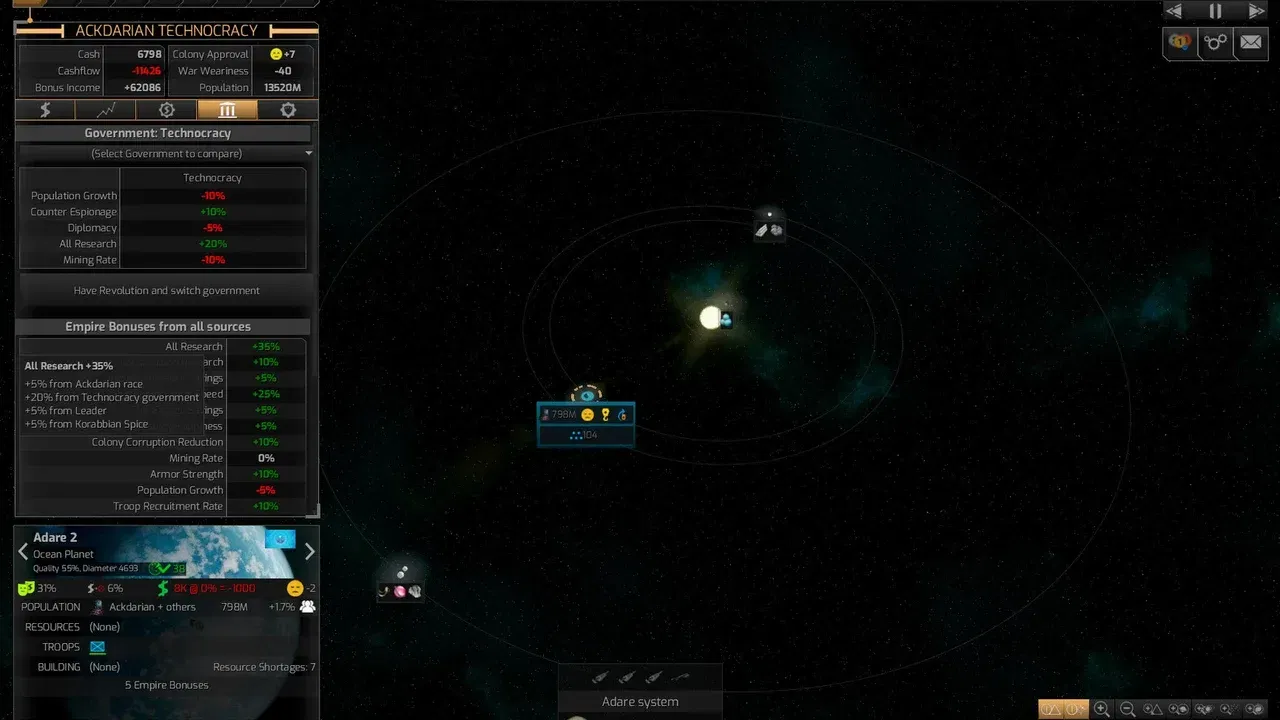The image size is (1280, 720).
Task: Pause the game with the pause button
Action: pos(1215,11)
